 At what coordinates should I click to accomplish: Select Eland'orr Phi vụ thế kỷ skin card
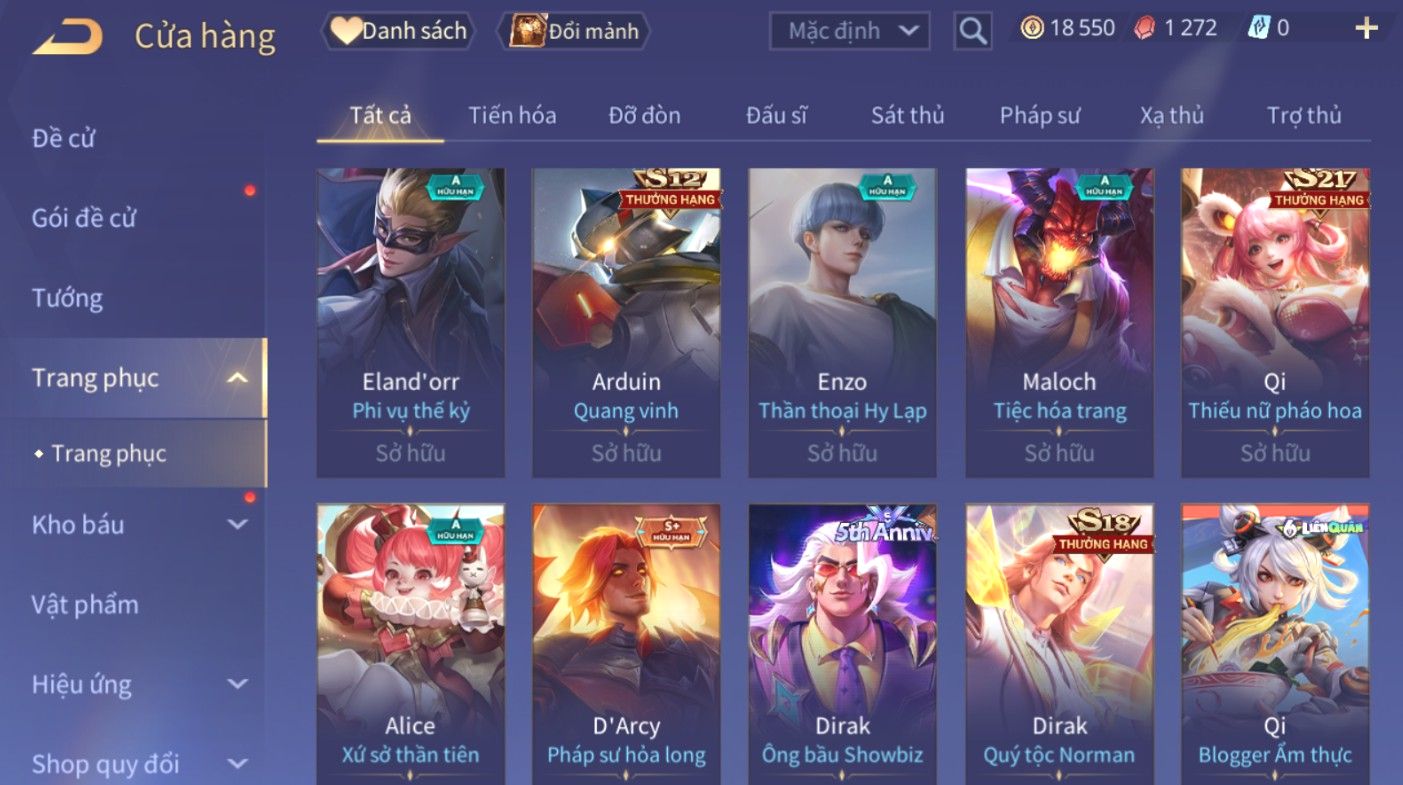pos(410,322)
